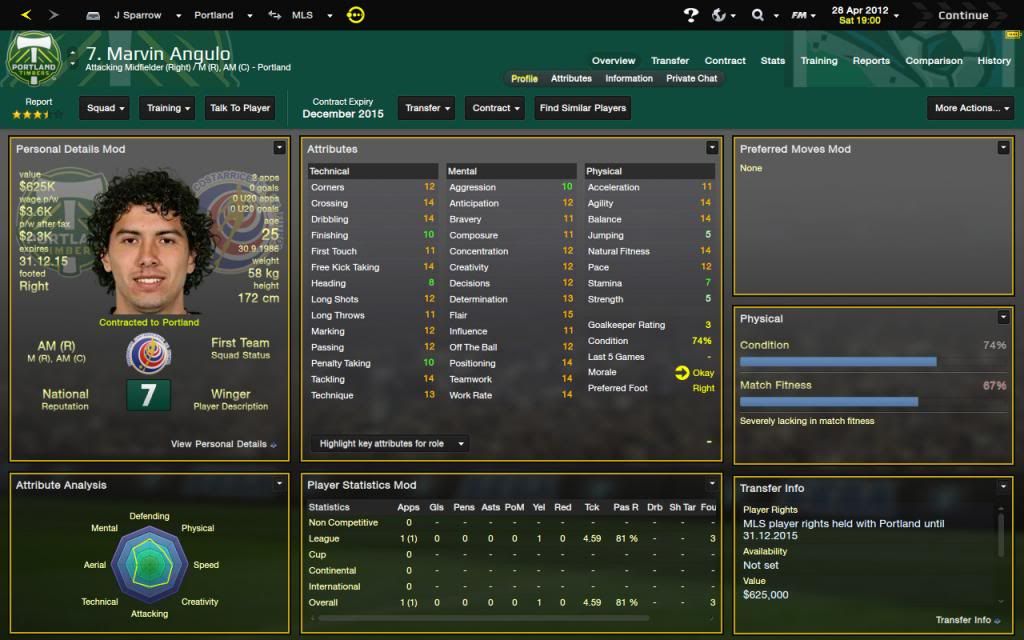Open the Comparison section

pyautogui.click(x=933, y=60)
